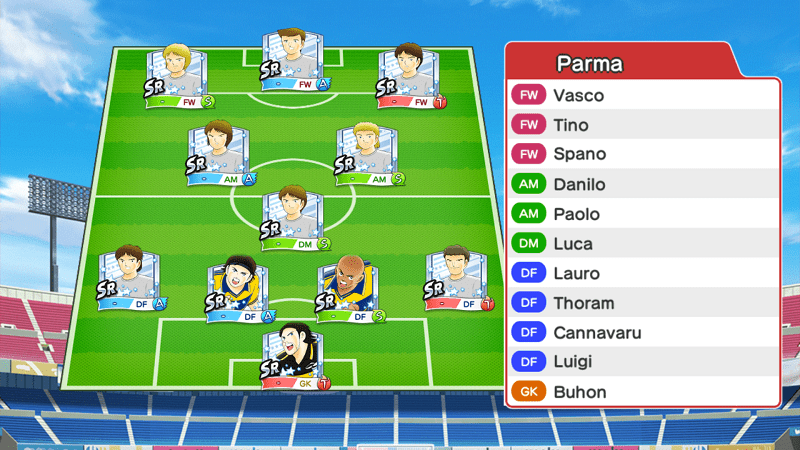Viewport: 800px width, 450px height.
Task: Click Spano's forward entry in the list
Action: [x=642, y=155]
